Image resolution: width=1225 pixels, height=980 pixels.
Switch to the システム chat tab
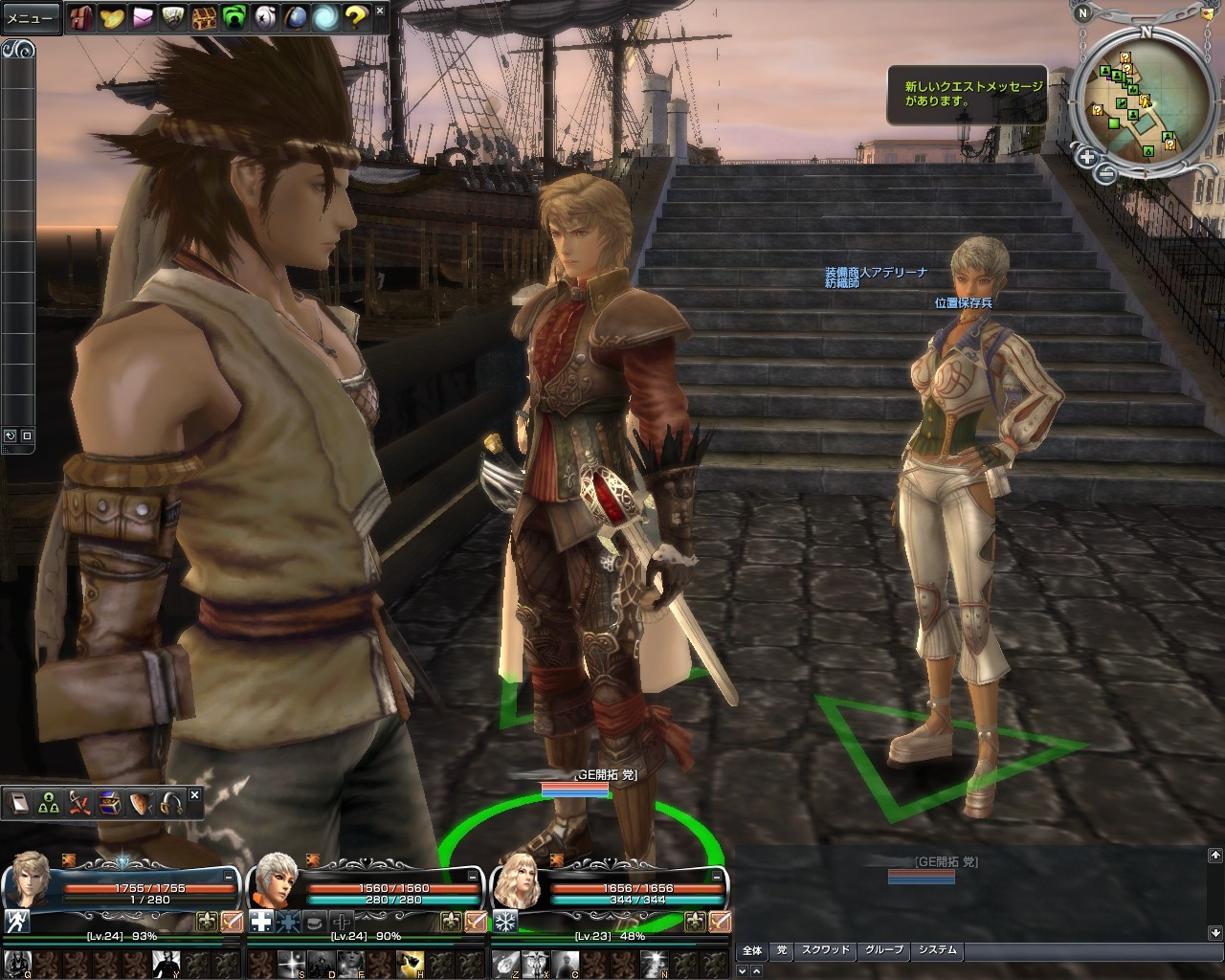[937, 950]
